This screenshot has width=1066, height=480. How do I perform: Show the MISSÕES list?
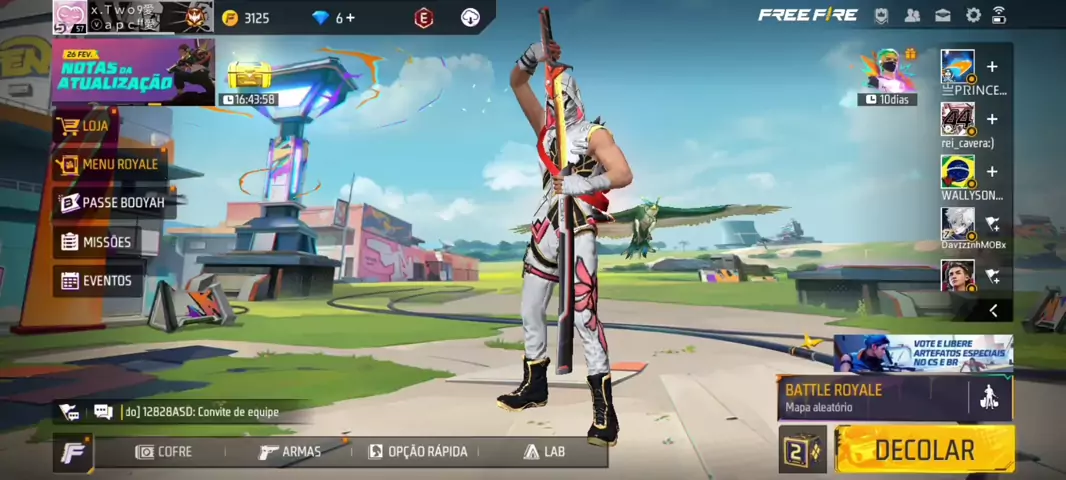tap(96, 242)
